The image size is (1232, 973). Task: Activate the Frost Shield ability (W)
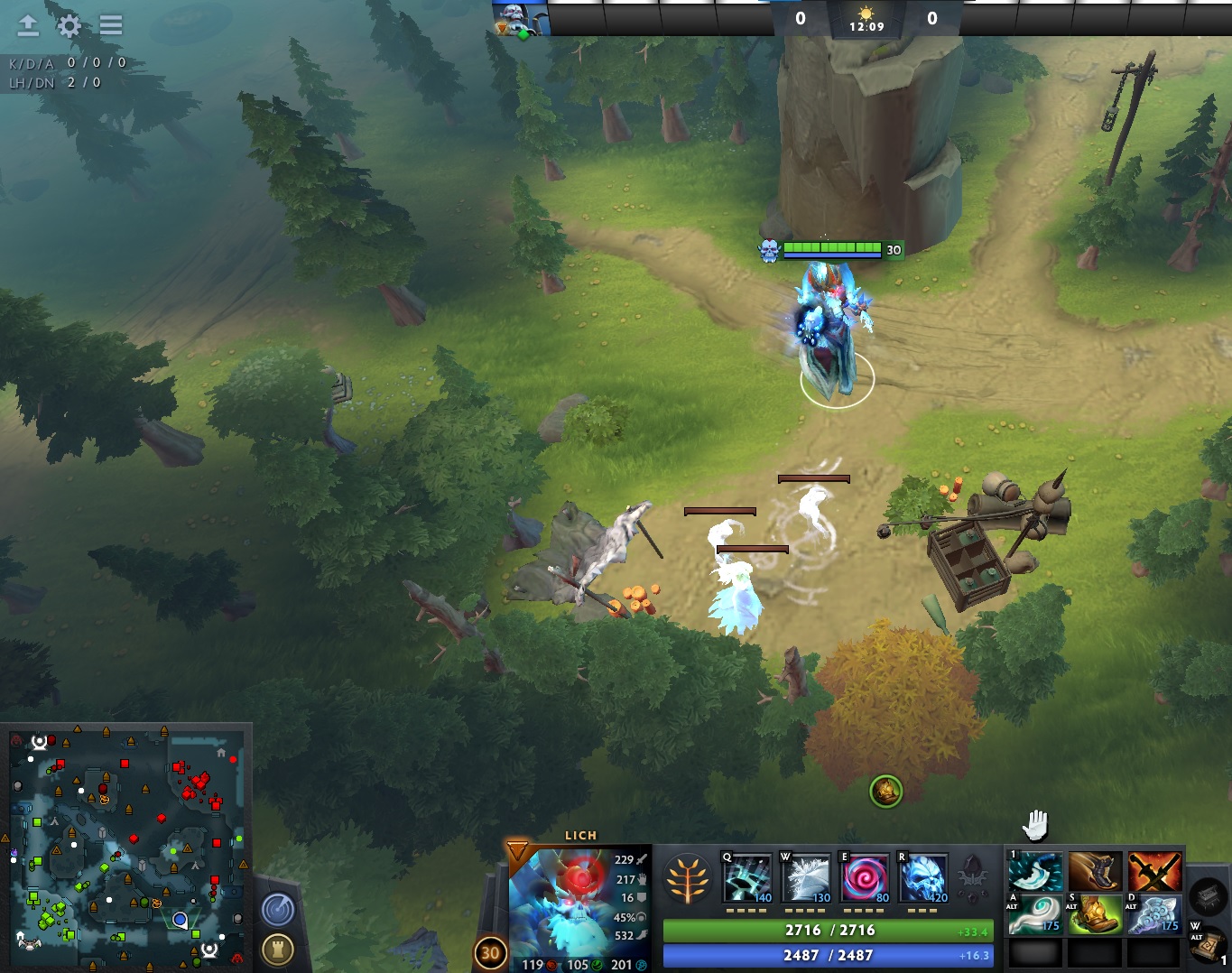tap(806, 877)
